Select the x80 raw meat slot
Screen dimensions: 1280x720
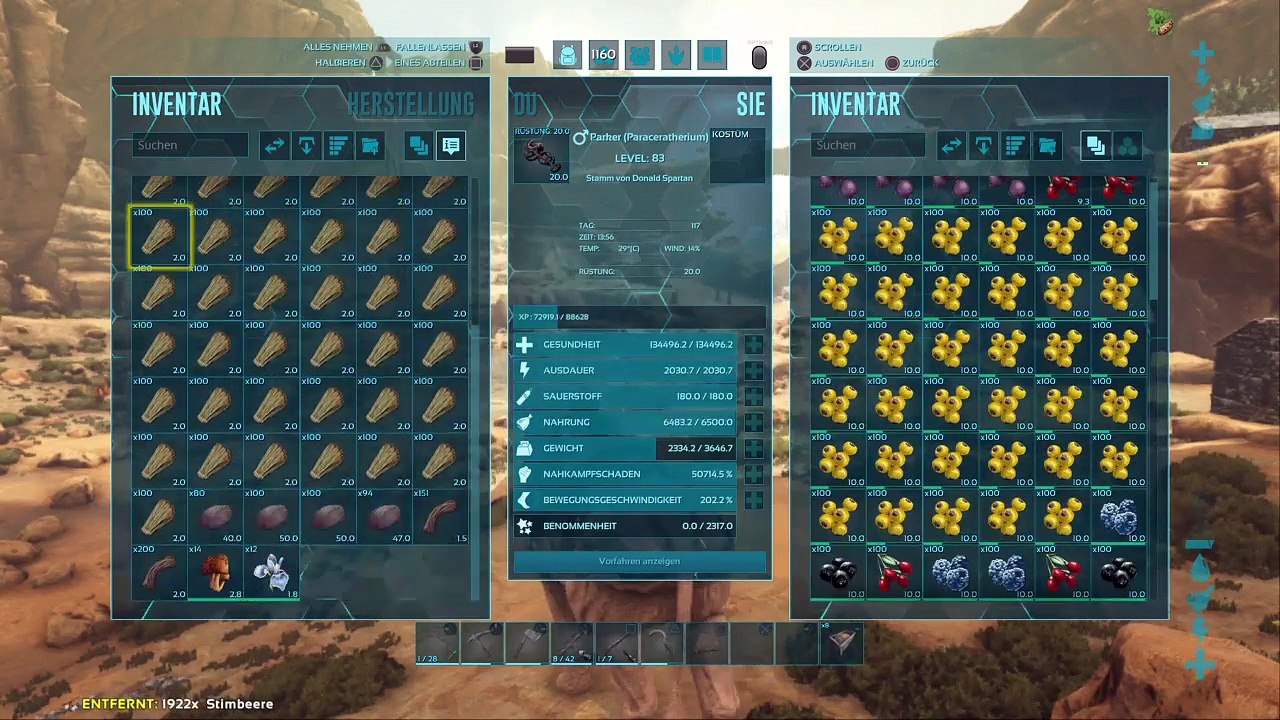215,517
